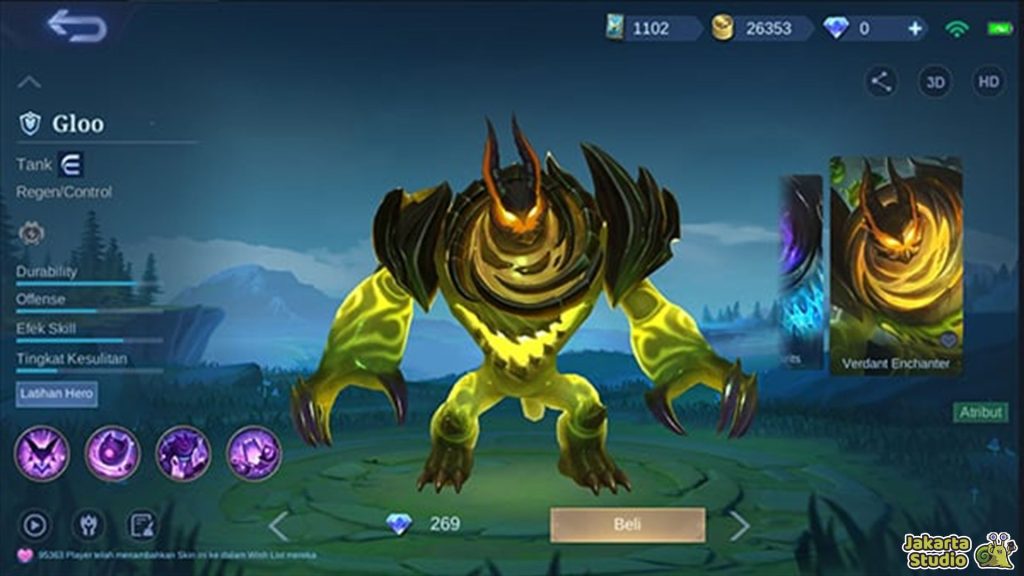1024x576 pixels.
Task: Collapse the hero info panel with up chevron
Action: coord(30,82)
